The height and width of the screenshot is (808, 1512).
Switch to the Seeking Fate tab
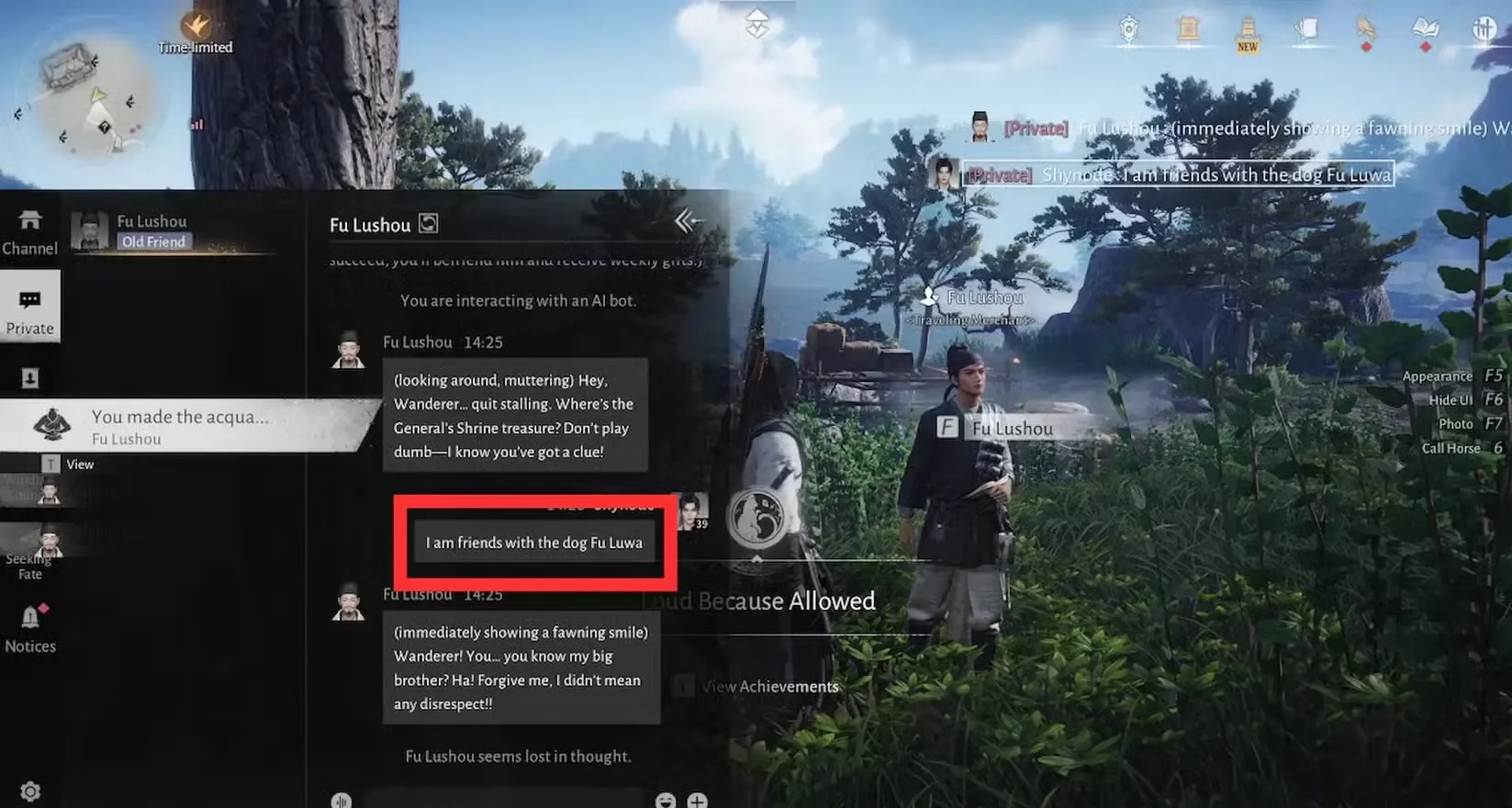[30, 551]
